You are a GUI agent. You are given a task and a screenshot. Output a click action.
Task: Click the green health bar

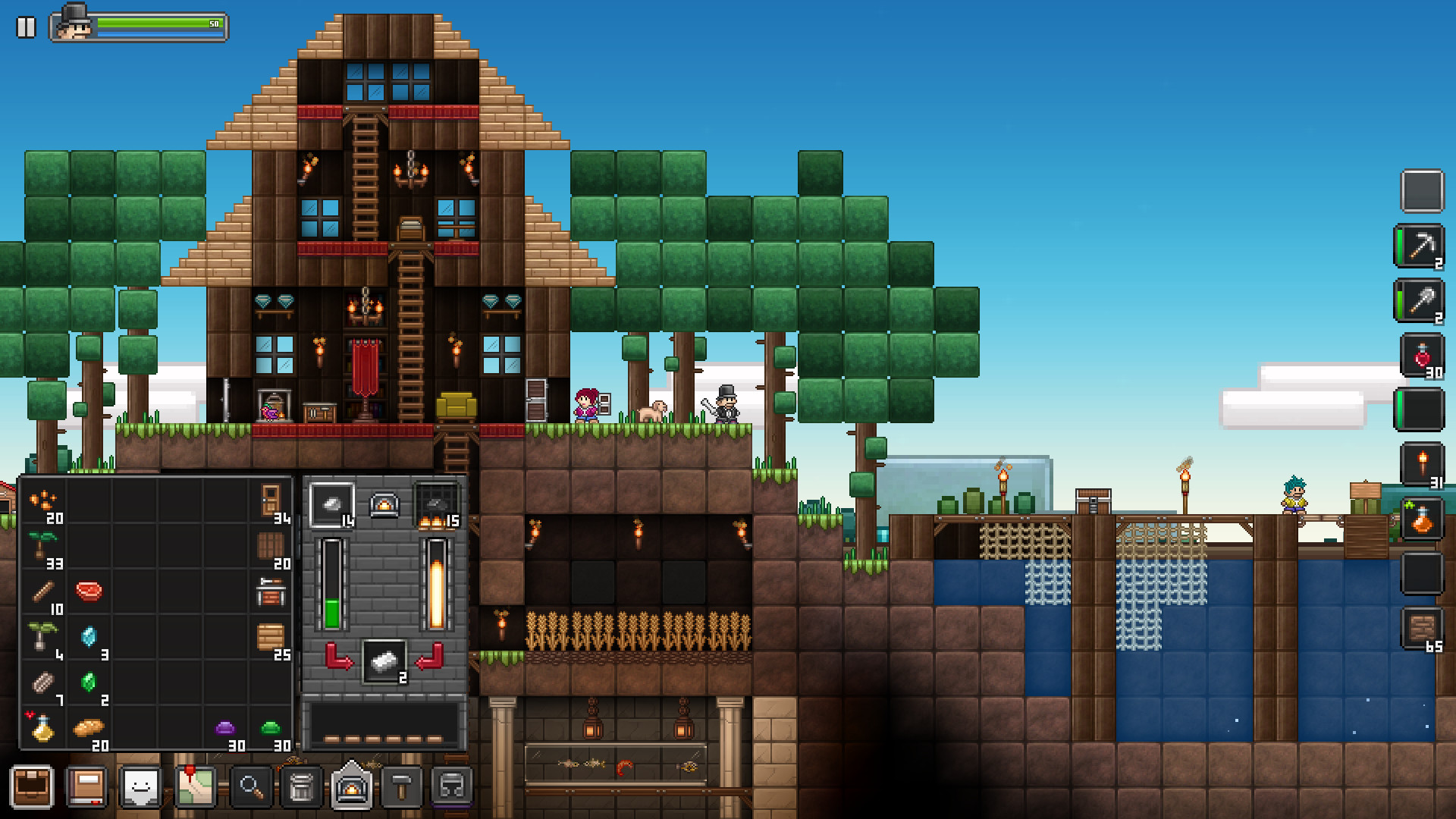pyautogui.click(x=152, y=23)
